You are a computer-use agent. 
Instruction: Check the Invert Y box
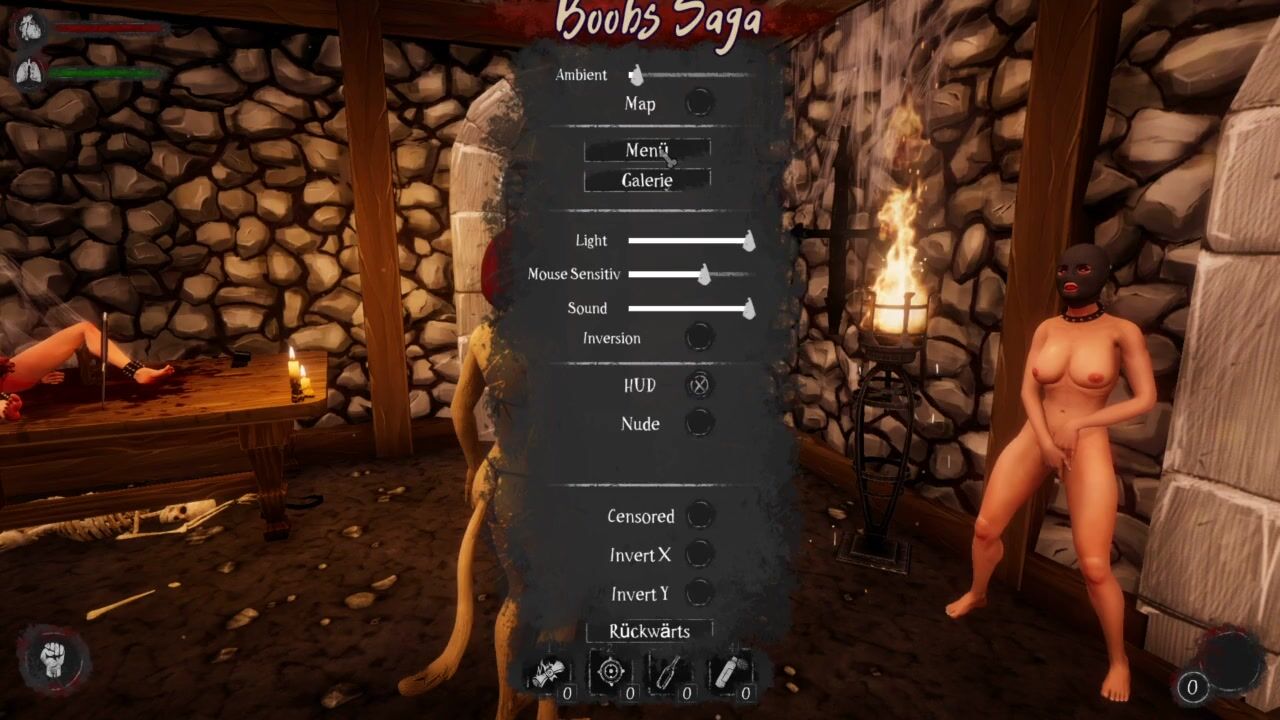click(700, 593)
